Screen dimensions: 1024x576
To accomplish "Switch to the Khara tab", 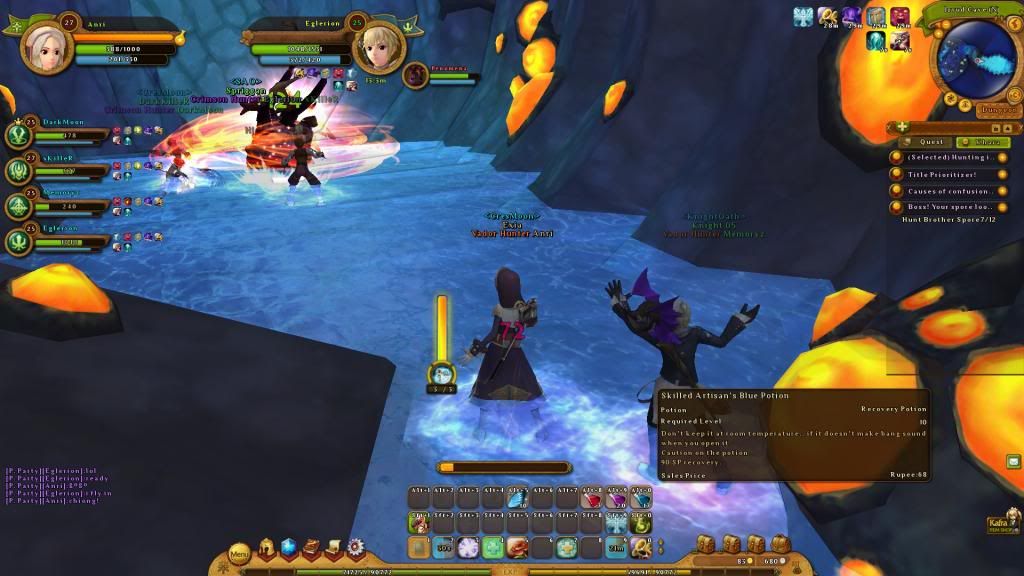I will pos(969,142).
